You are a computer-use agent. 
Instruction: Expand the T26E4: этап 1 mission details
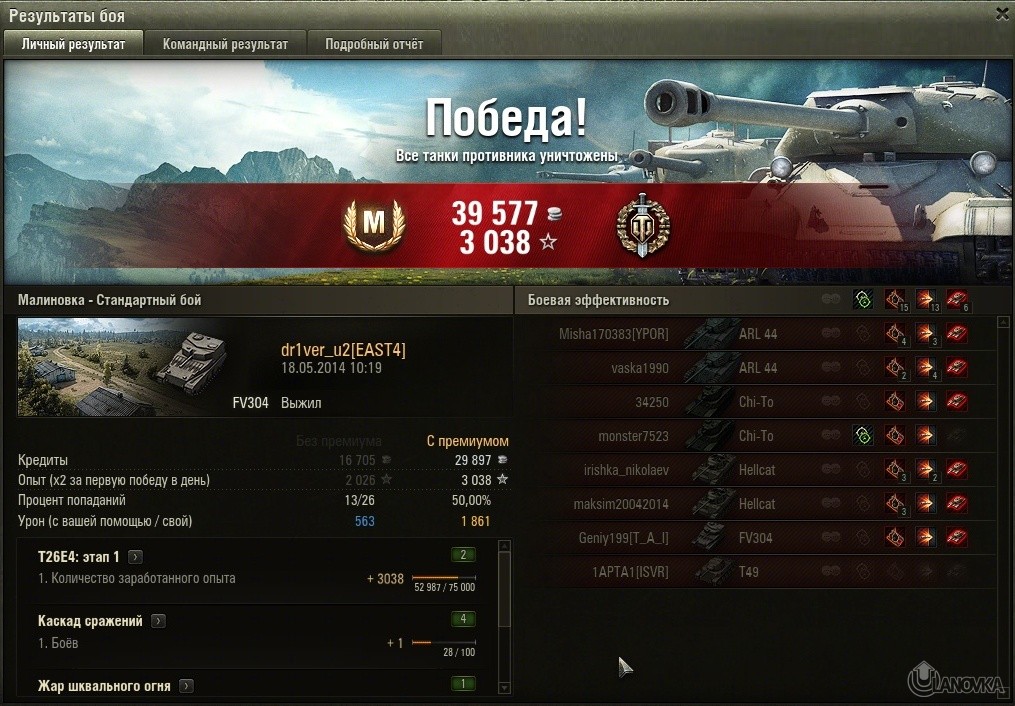[x=136, y=557]
